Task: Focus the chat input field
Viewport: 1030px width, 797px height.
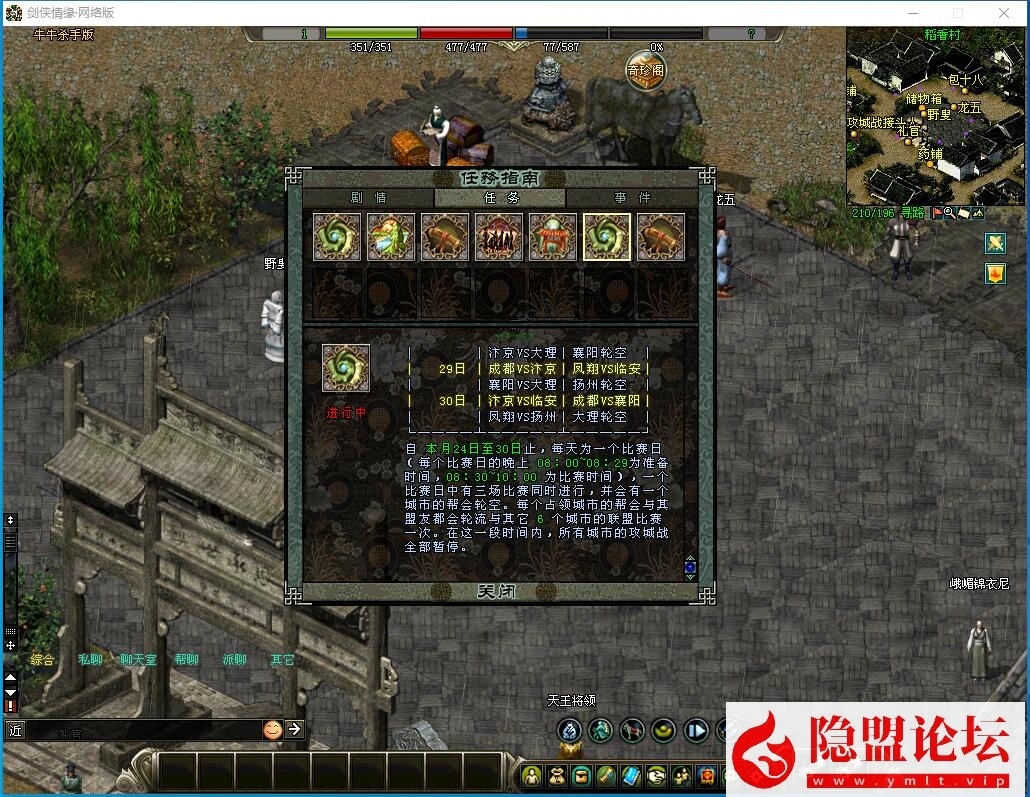Action: [140, 731]
